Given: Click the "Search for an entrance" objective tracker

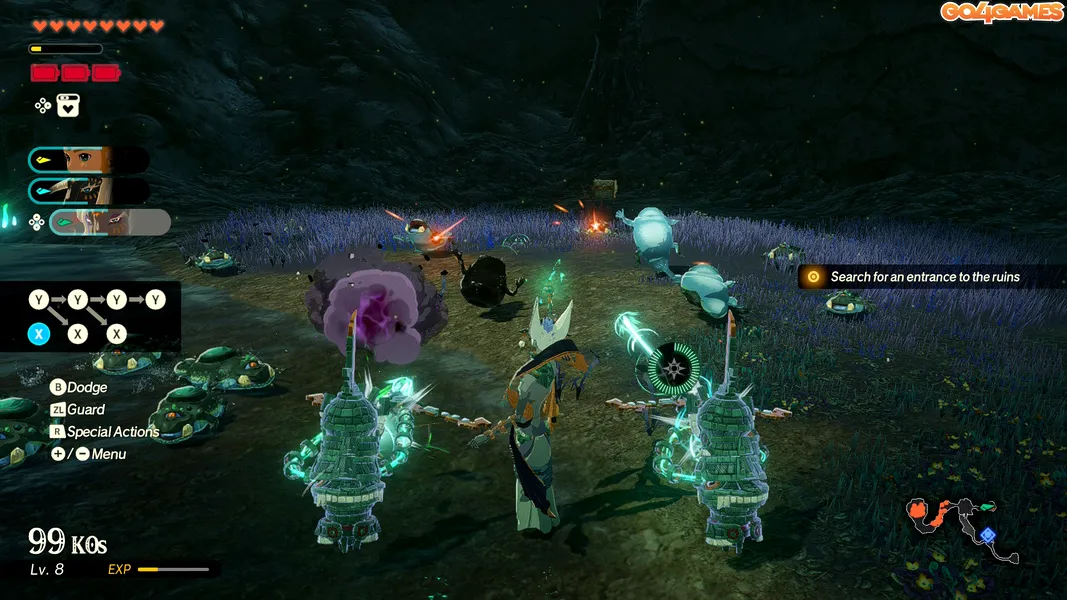Looking at the screenshot, I should [x=924, y=277].
